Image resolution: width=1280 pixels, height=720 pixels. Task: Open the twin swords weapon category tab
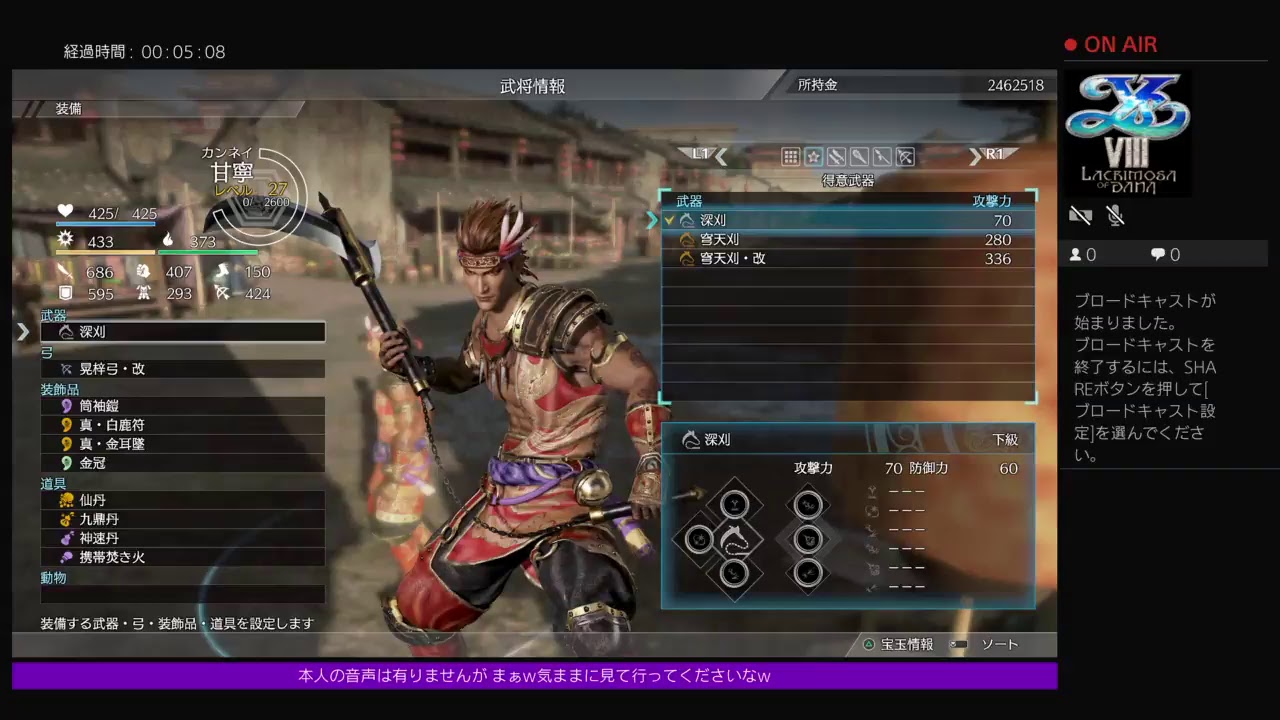point(836,157)
